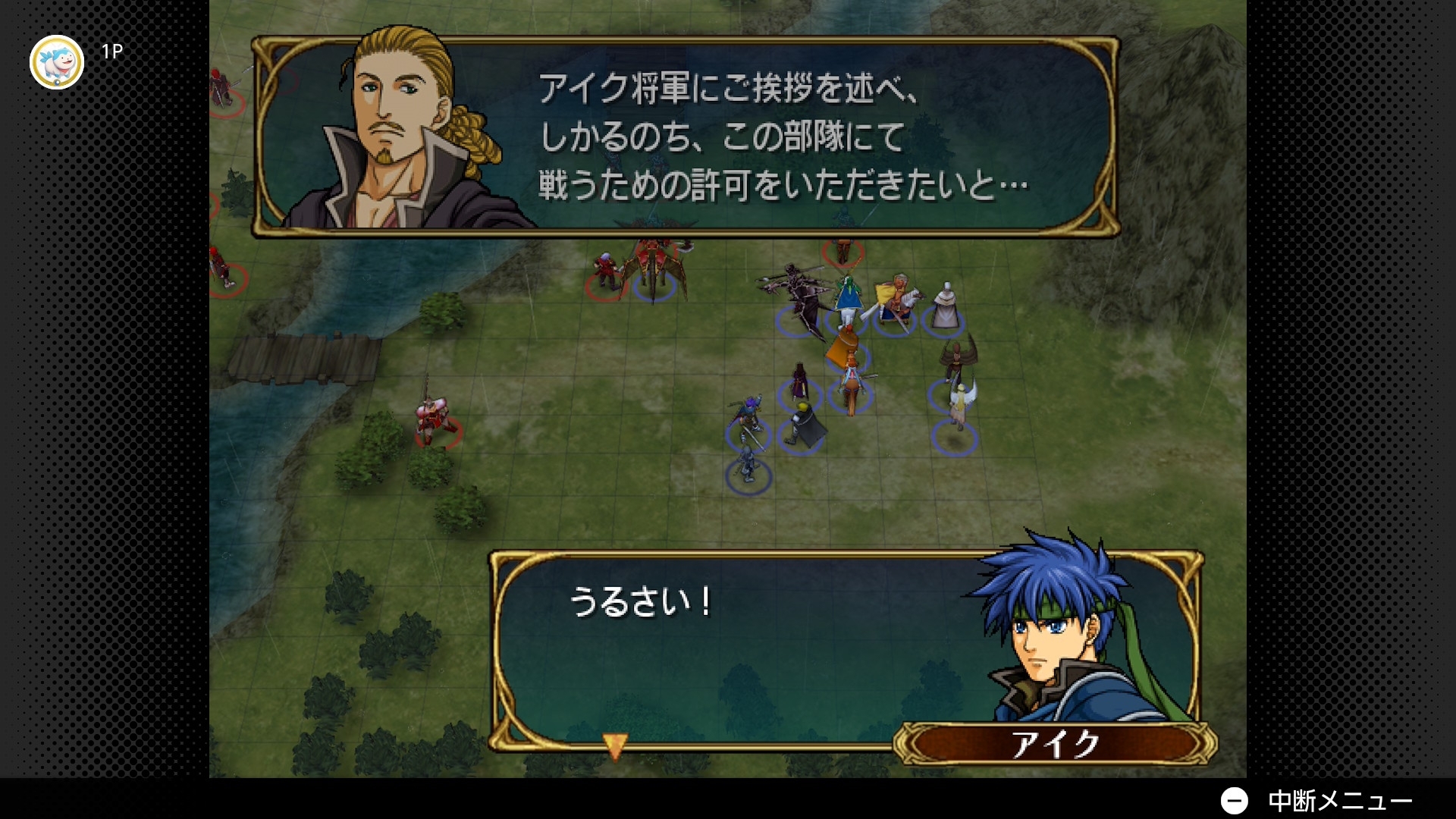Screen dimensions: 1456x819
Task: Select the player one profile avatar
Action: coord(57,62)
